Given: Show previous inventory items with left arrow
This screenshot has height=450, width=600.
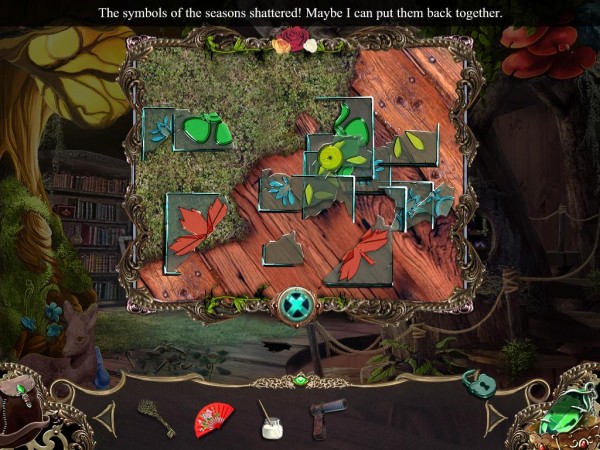Looking at the screenshot, I should (104, 419).
